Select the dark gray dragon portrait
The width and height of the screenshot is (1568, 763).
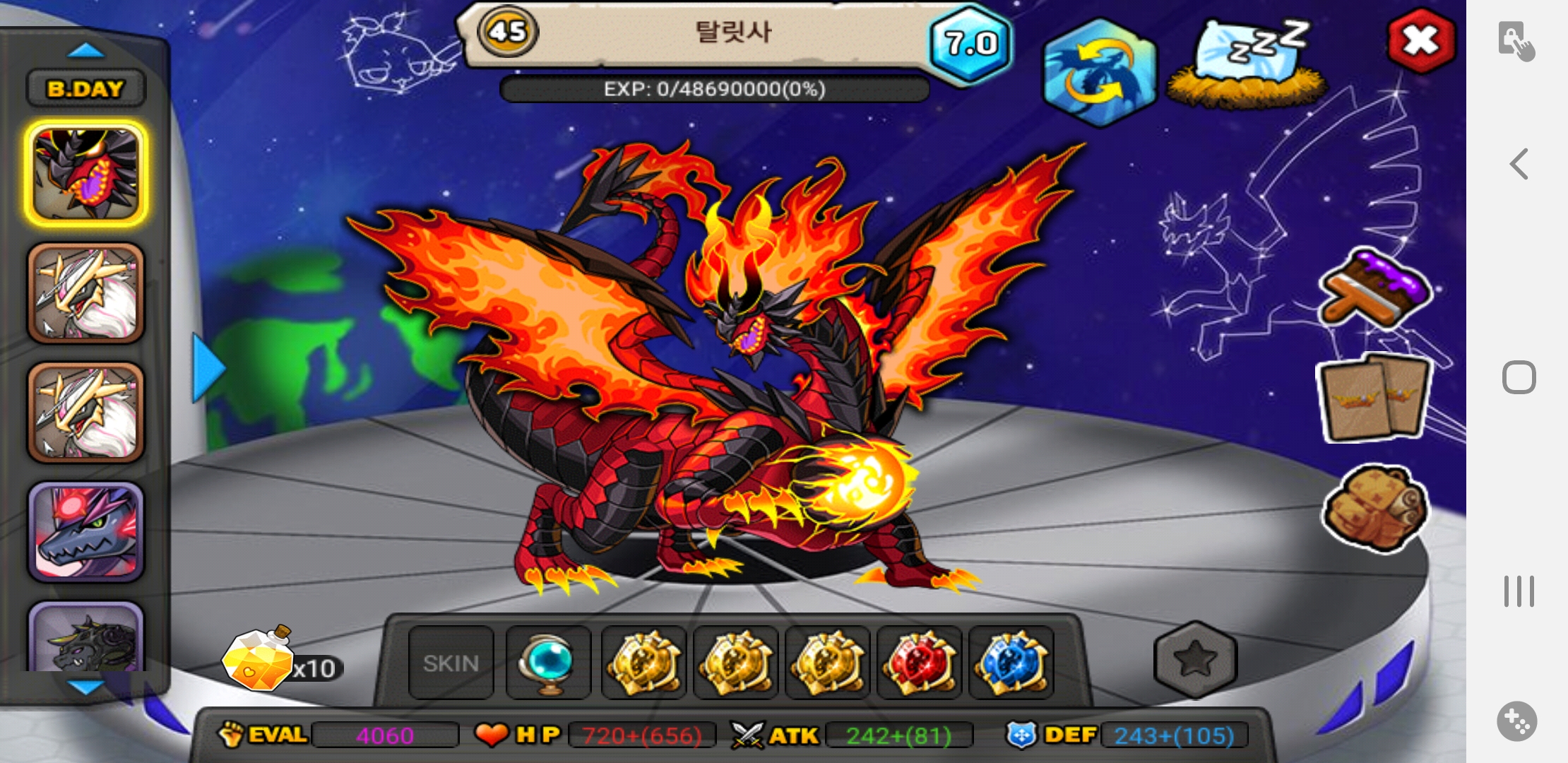point(85,638)
